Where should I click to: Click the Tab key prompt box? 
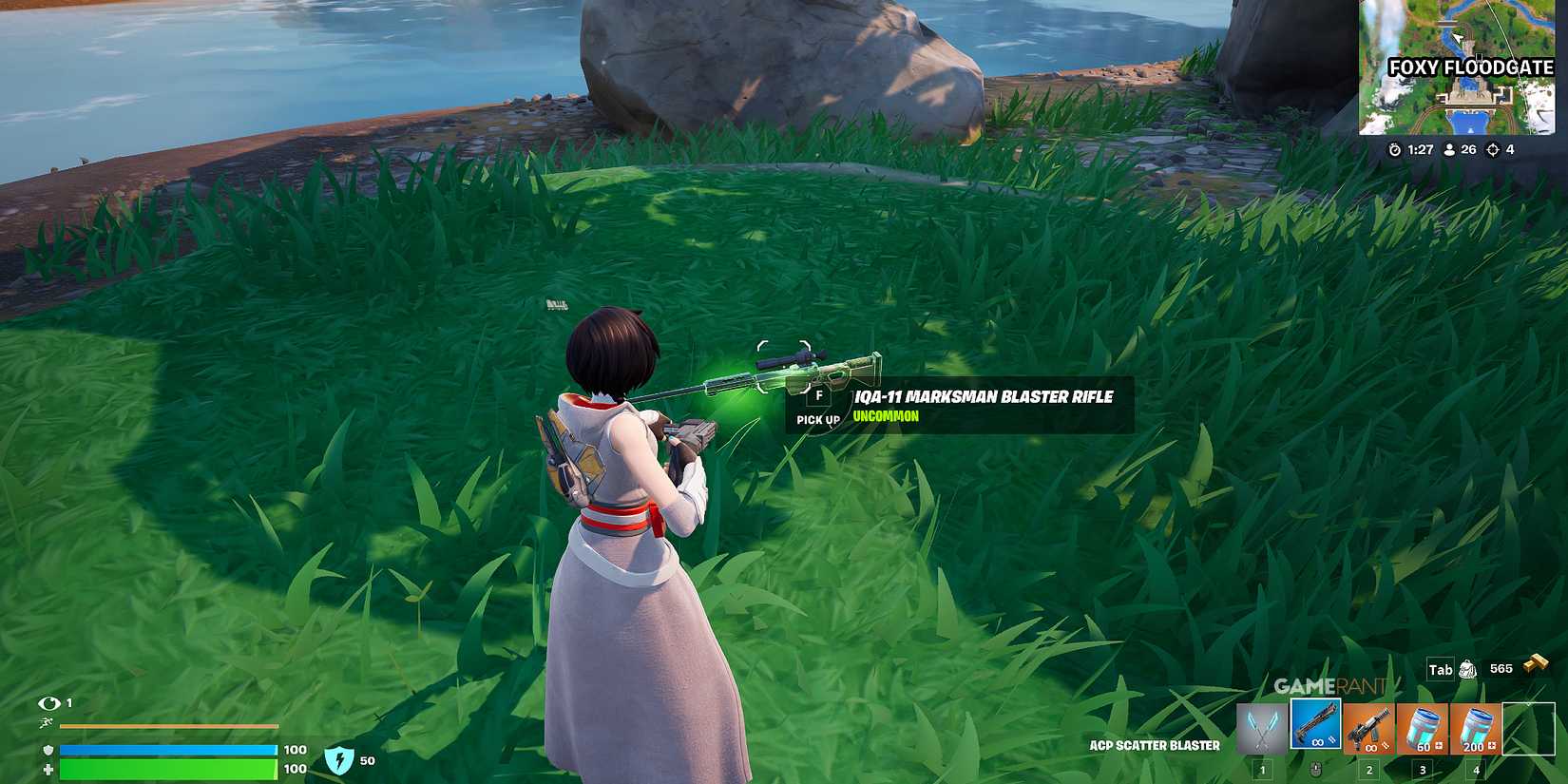[1441, 669]
